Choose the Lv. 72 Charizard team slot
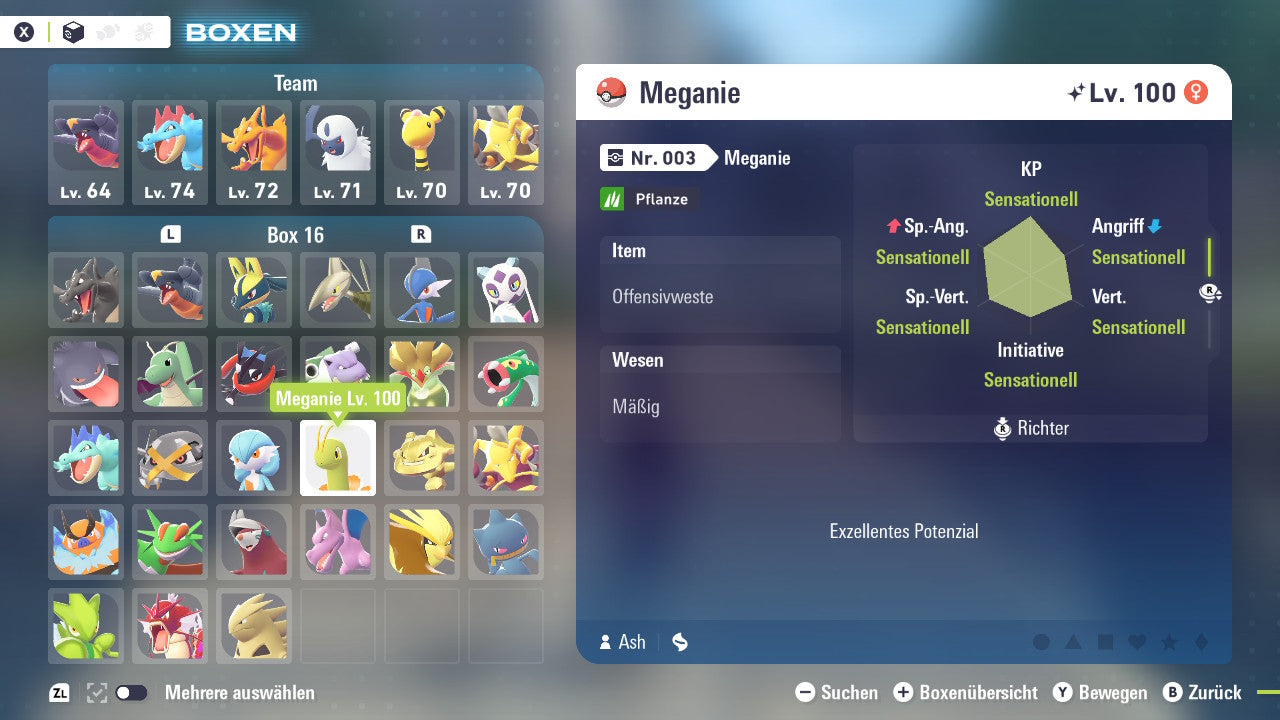The width and height of the screenshot is (1280, 720). 254,152
